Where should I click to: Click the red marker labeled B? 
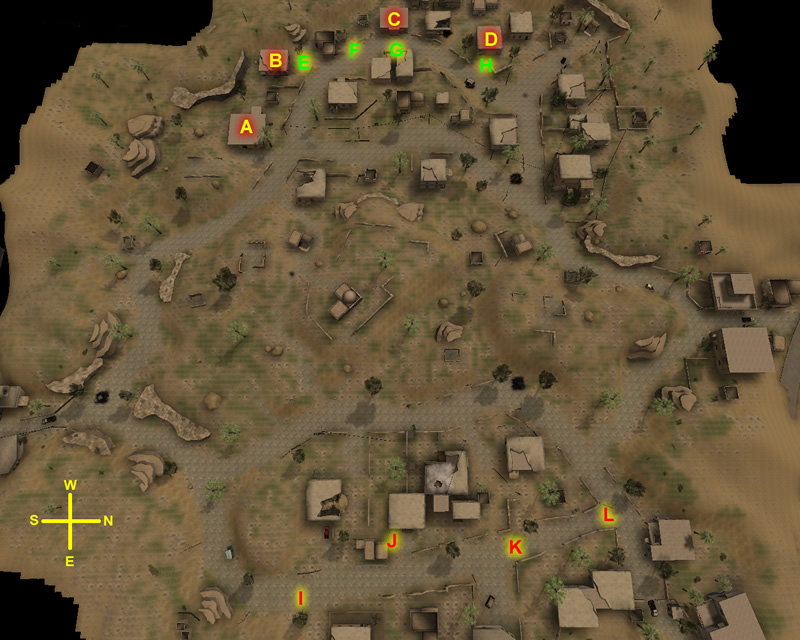(274, 61)
